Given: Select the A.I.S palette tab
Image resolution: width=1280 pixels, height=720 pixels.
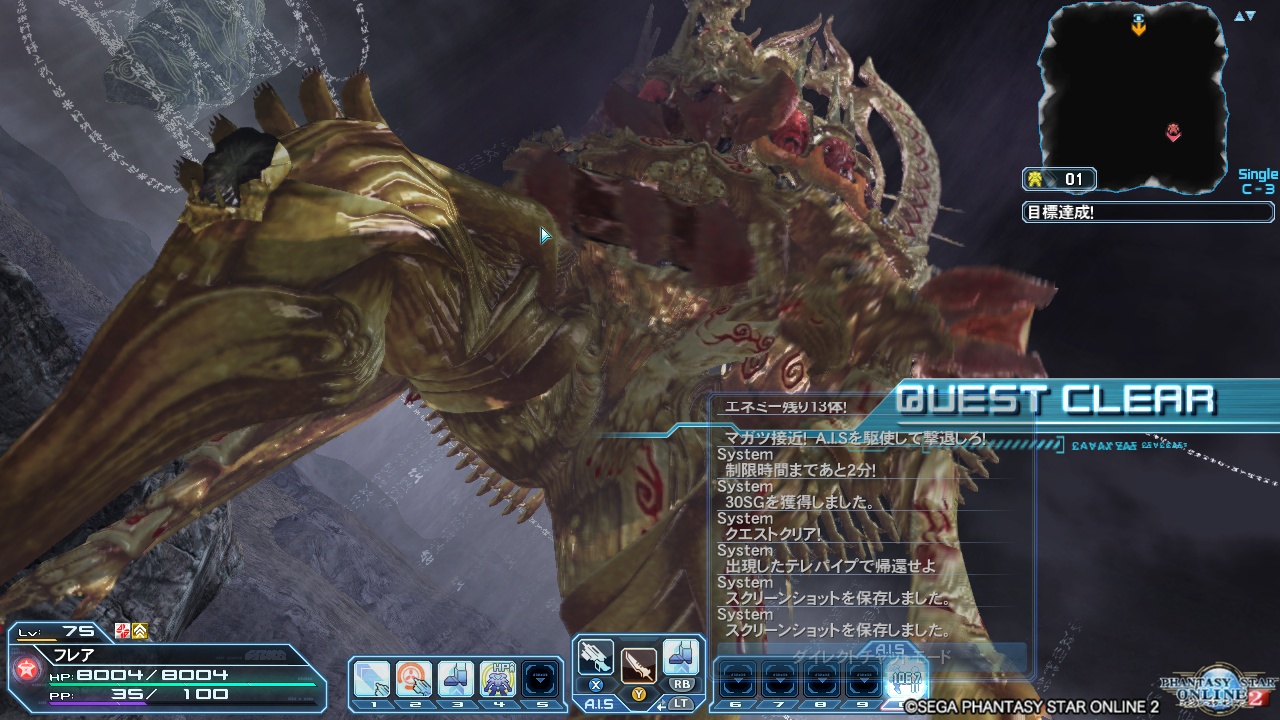Looking at the screenshot, I should tap(600, 703).
